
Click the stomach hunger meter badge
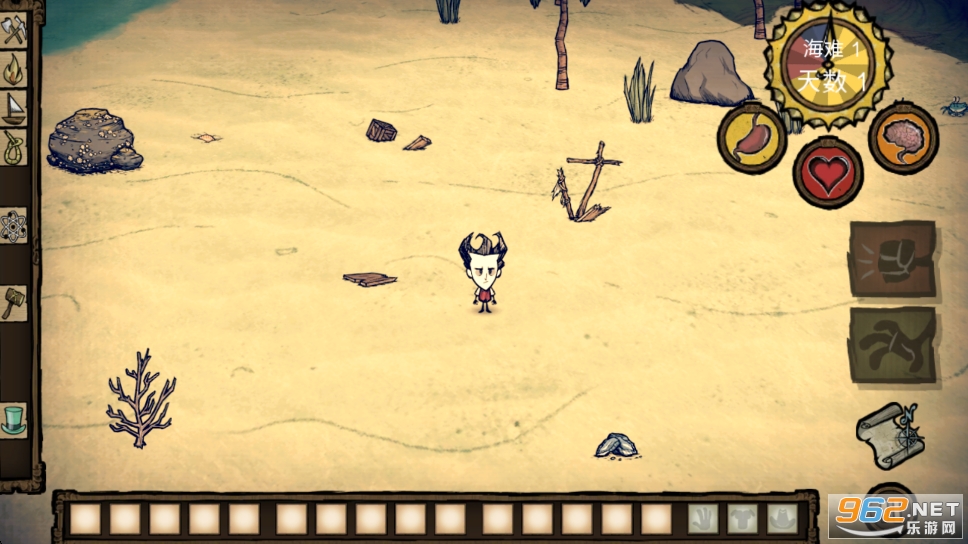(x=751, y=137)
